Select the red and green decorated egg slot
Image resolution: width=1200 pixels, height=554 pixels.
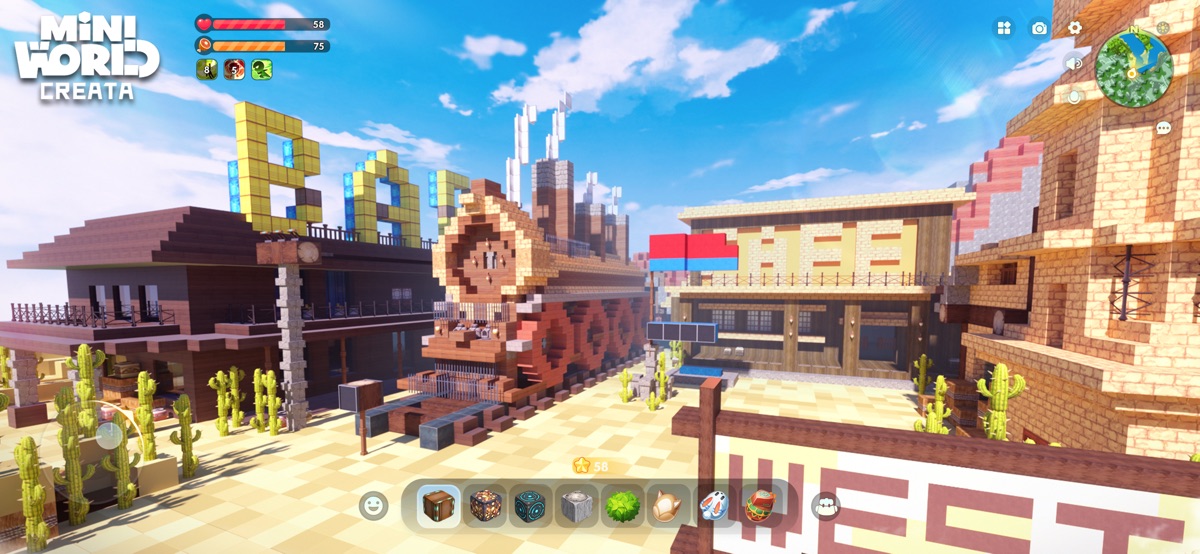[x=758, y=506]
